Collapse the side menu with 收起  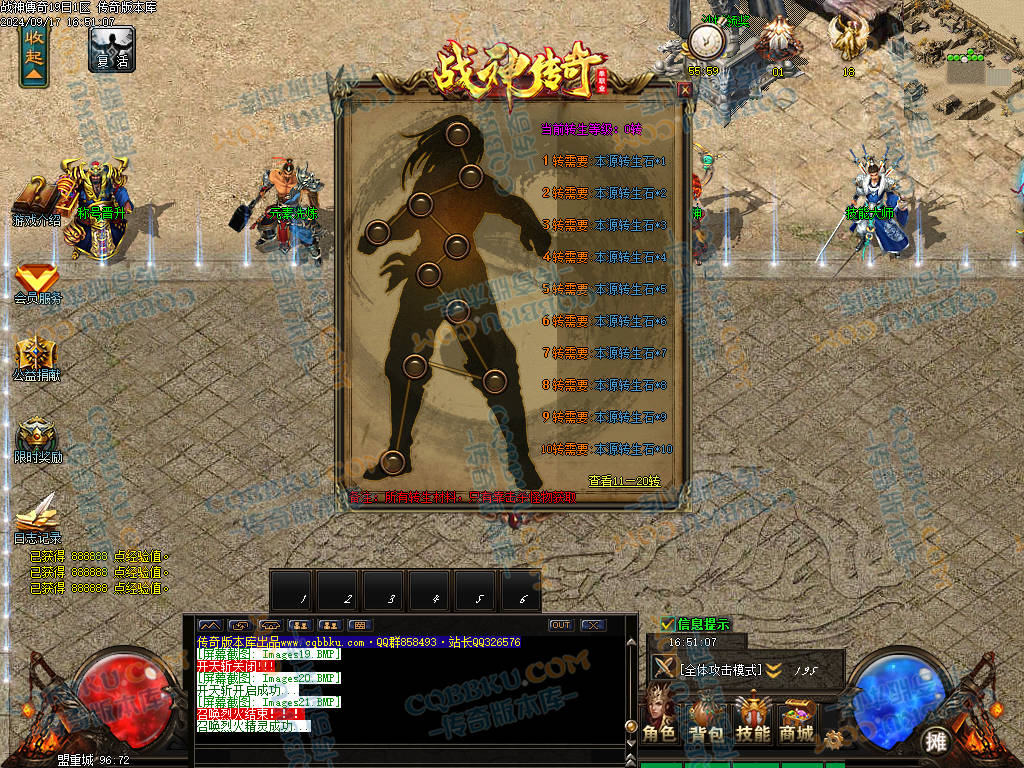[x=34, y=57]
